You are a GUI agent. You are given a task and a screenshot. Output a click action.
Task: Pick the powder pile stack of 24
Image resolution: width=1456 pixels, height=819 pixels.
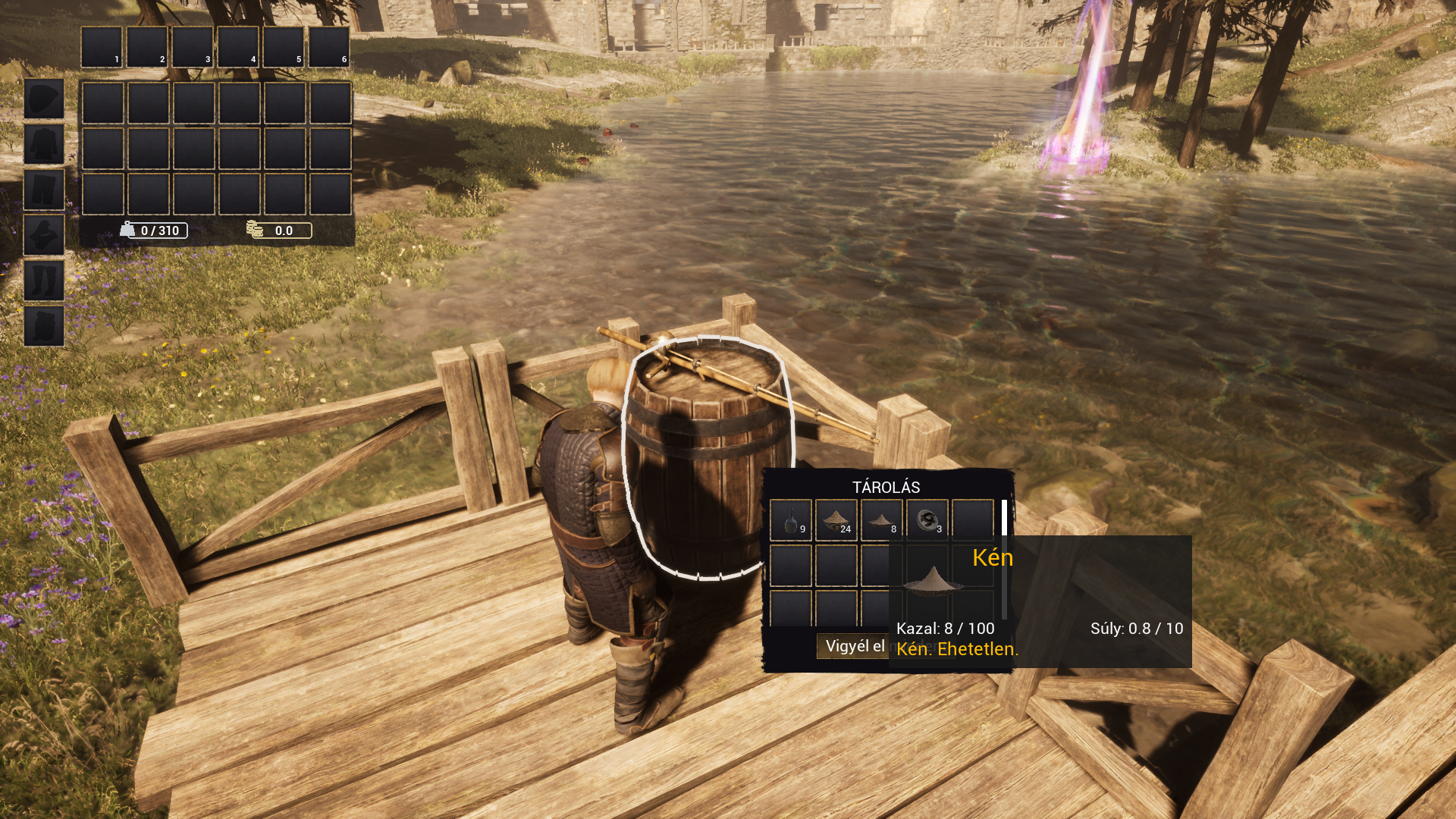pyautogui.click(x=836, y=520)
